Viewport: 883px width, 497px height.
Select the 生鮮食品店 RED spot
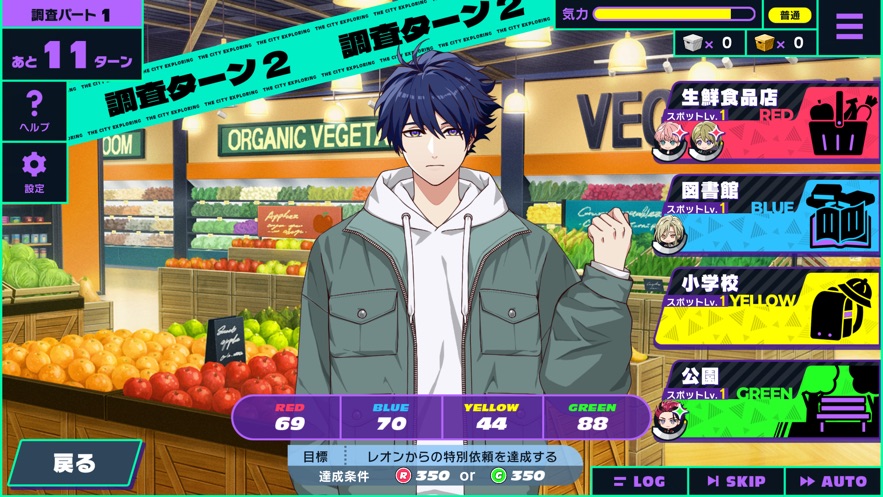coord(770,124)
